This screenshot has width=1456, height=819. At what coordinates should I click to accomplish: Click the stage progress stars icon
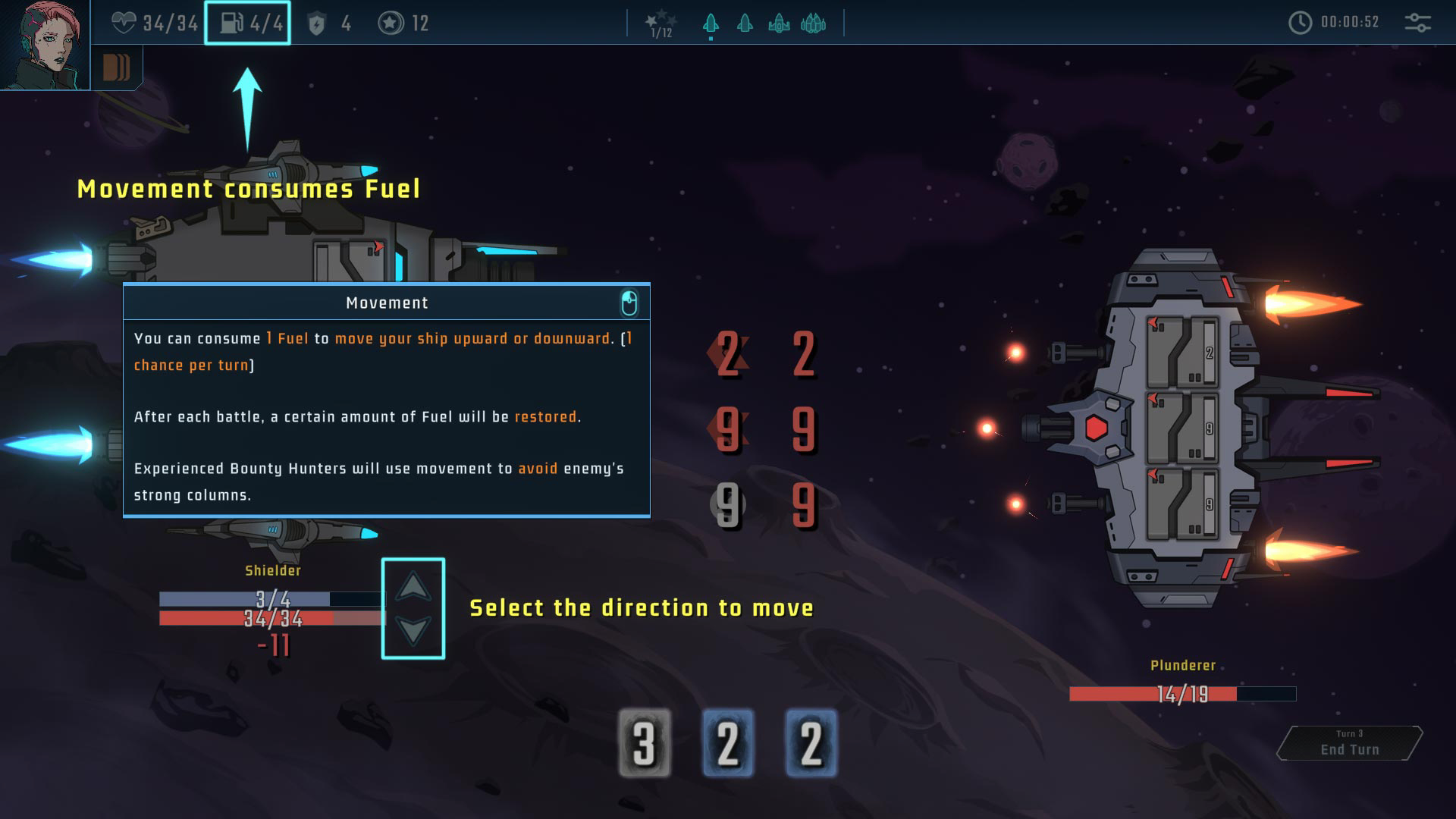(661, 23)
